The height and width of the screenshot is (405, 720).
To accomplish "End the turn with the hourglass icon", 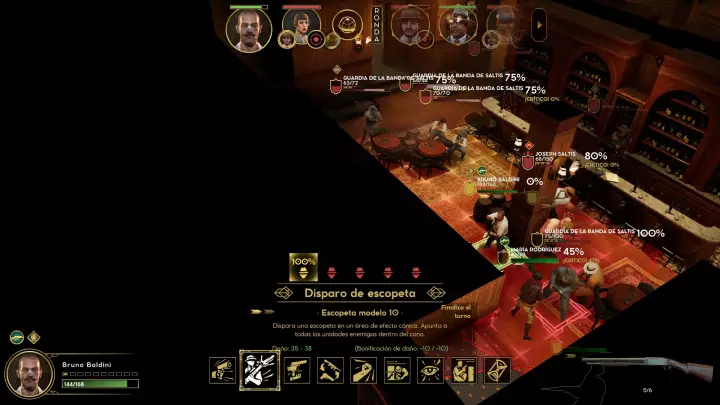I will click(497, 370).
